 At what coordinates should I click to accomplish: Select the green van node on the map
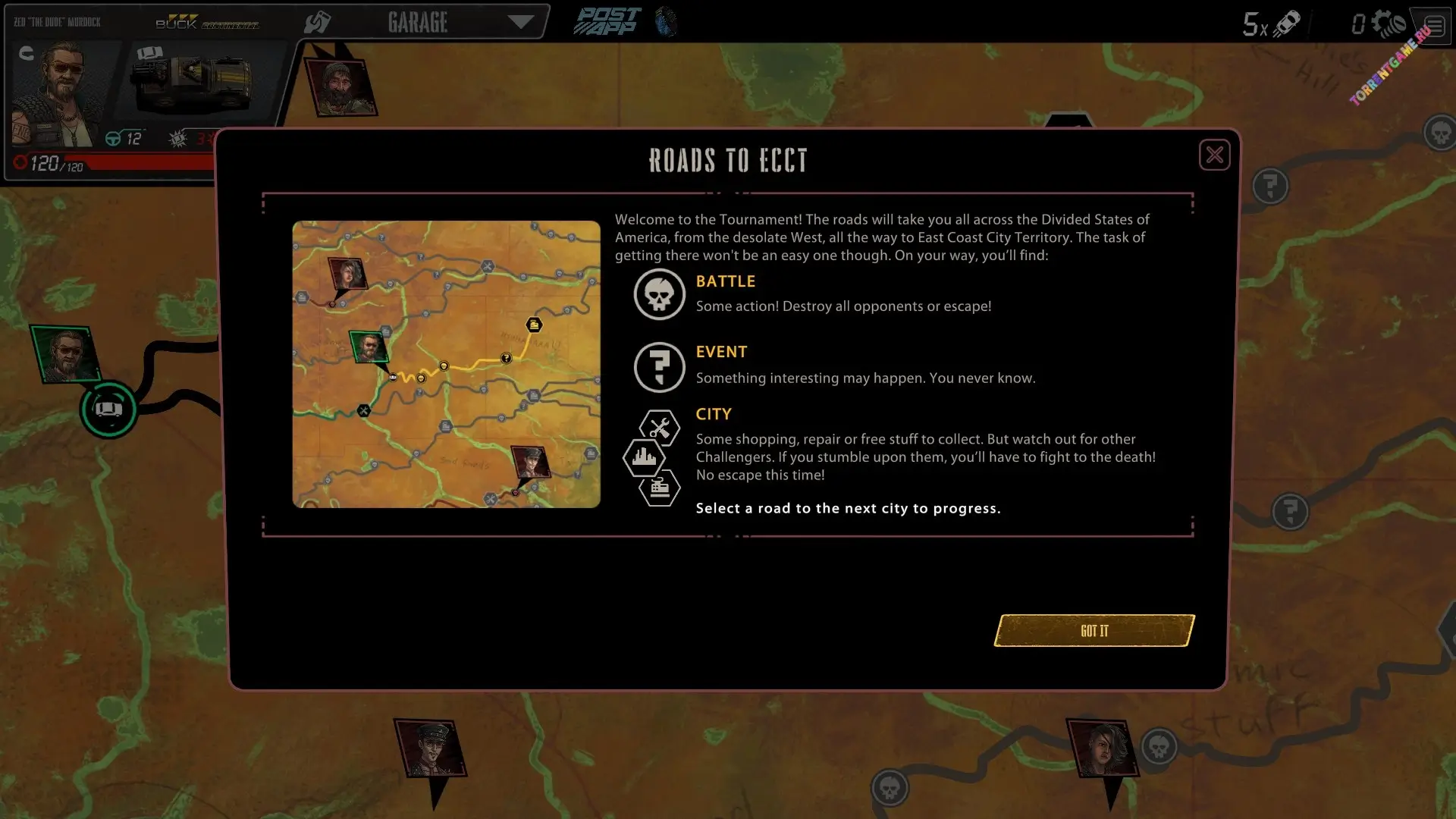[x=108, y=409]
